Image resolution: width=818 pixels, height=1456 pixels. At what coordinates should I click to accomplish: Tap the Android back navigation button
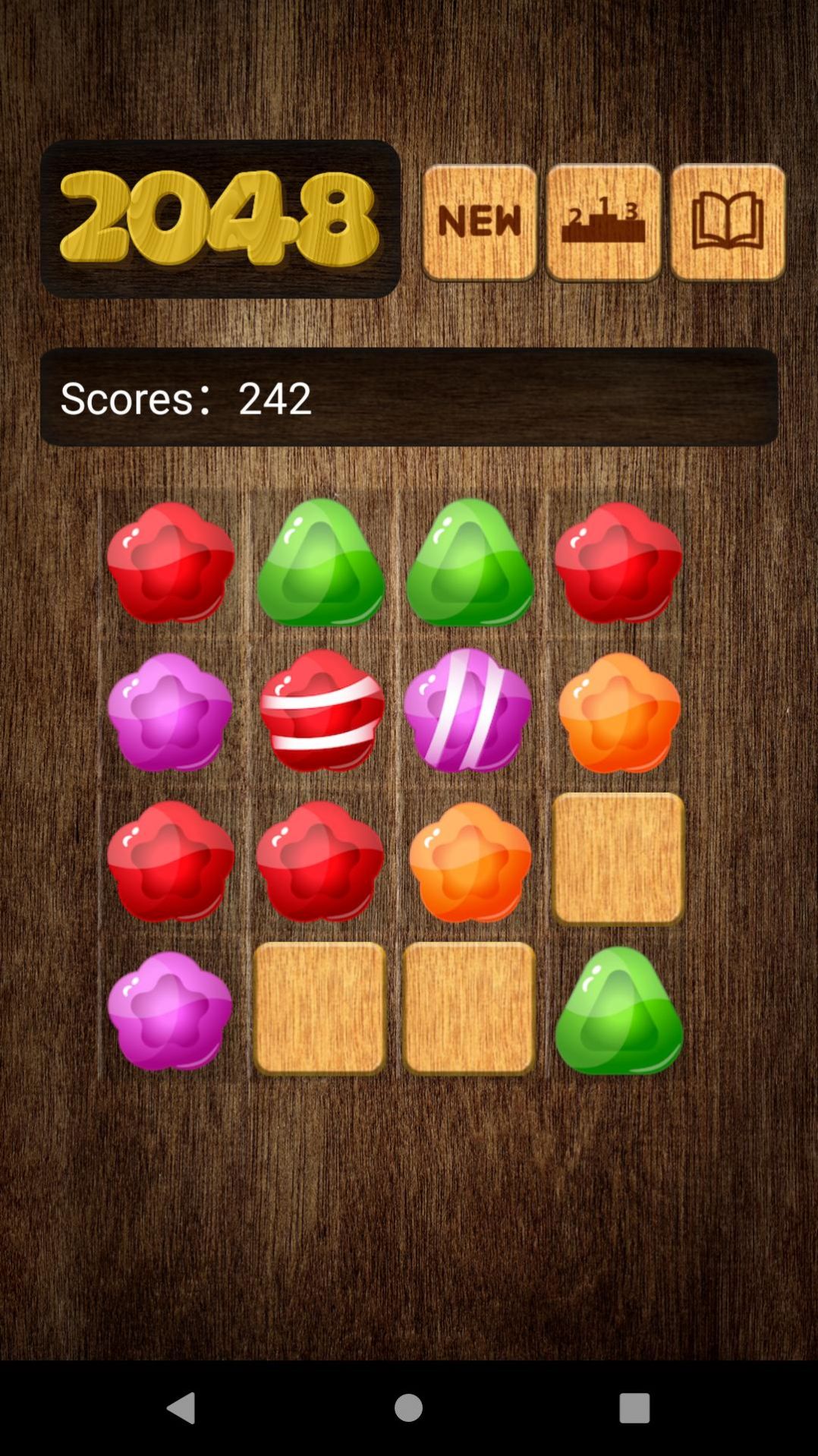[x=181, y=1407]
